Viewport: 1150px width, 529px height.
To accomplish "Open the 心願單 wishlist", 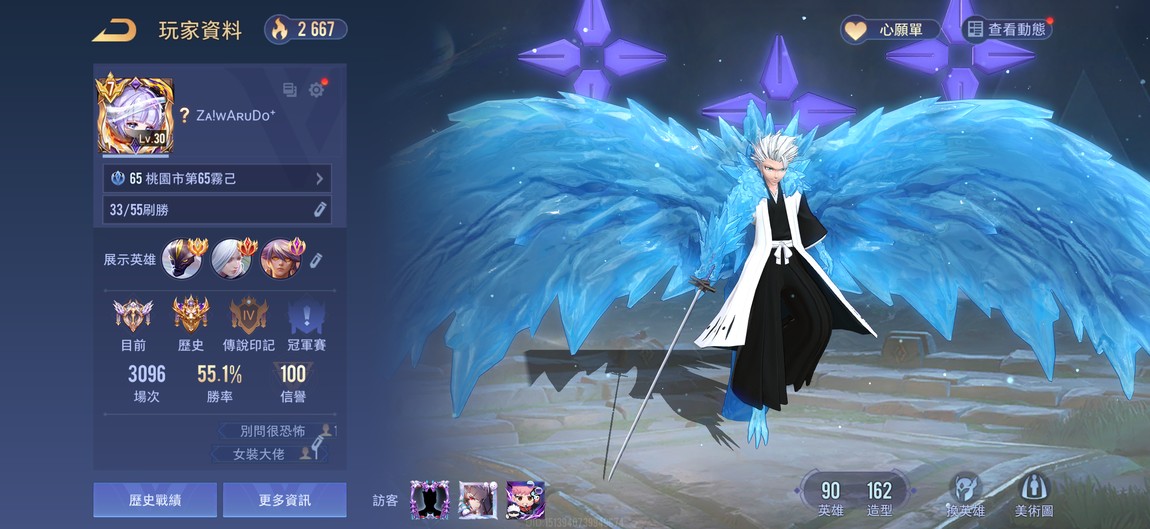I will pos(891,30).
